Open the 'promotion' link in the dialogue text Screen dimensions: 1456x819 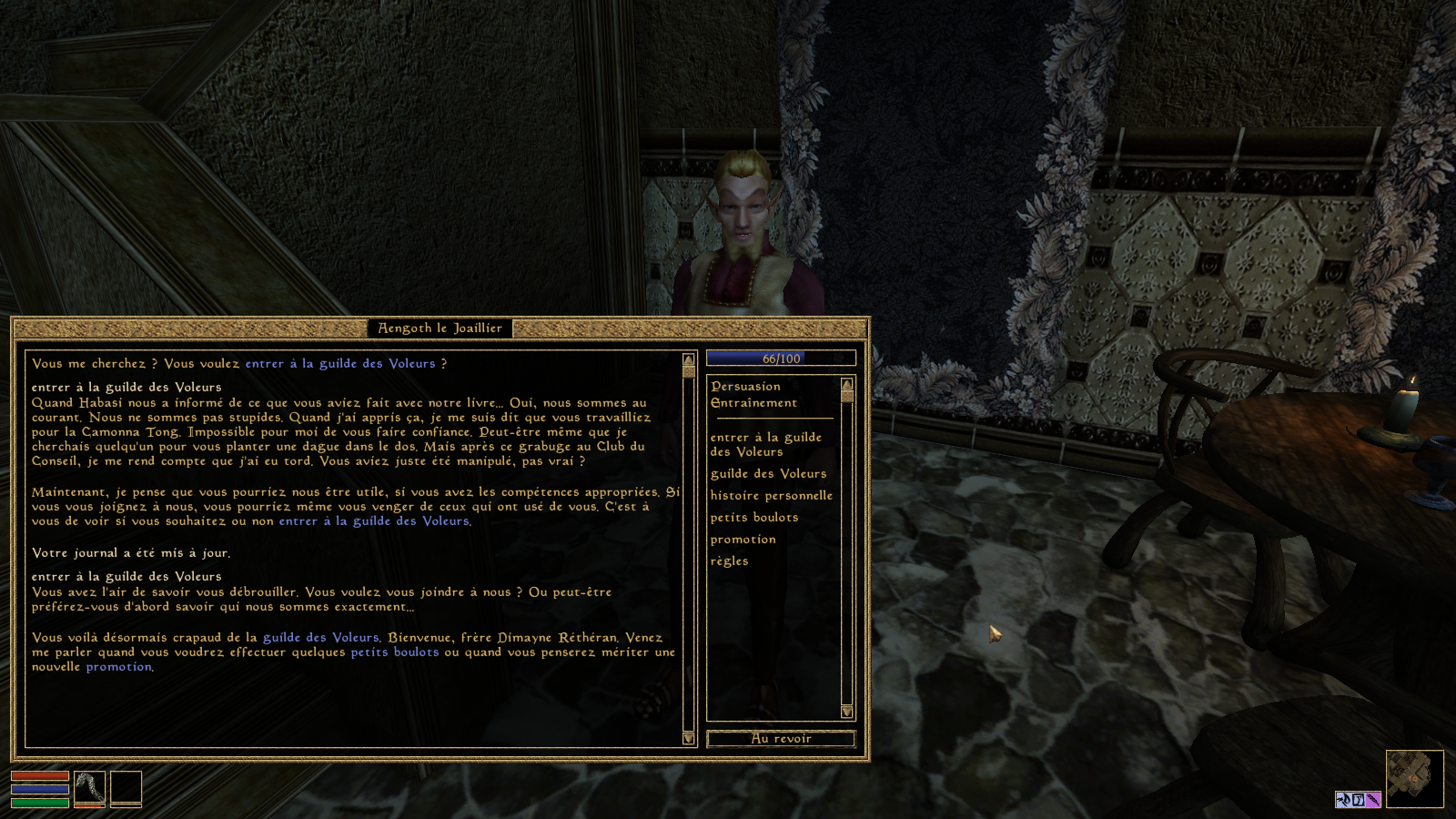118,666
